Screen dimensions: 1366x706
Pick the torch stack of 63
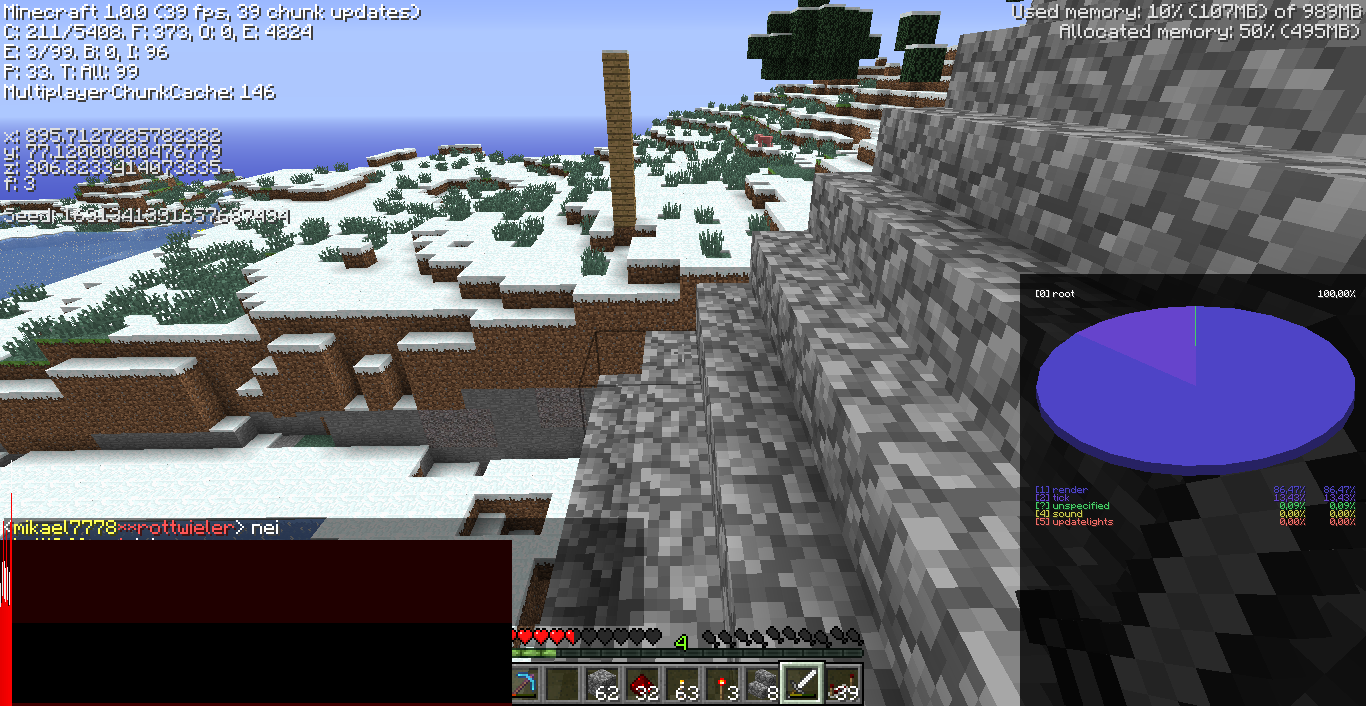pyautogui.click(x=683, y=685)
